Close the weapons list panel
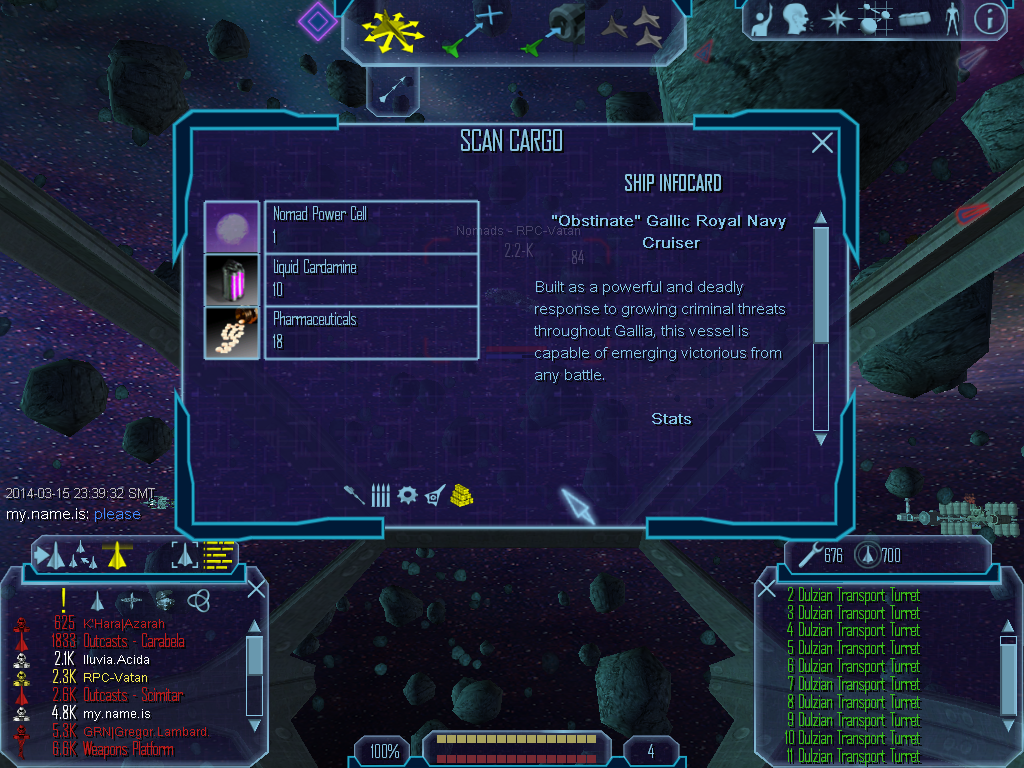 [767, 589]
